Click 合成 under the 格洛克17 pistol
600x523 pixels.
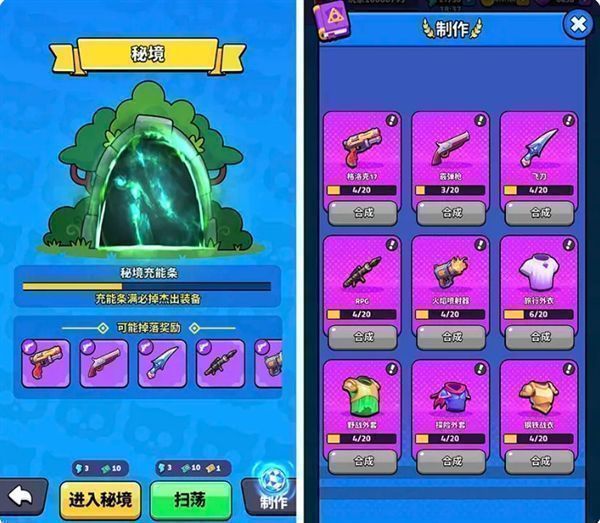[x=361, y=212]
